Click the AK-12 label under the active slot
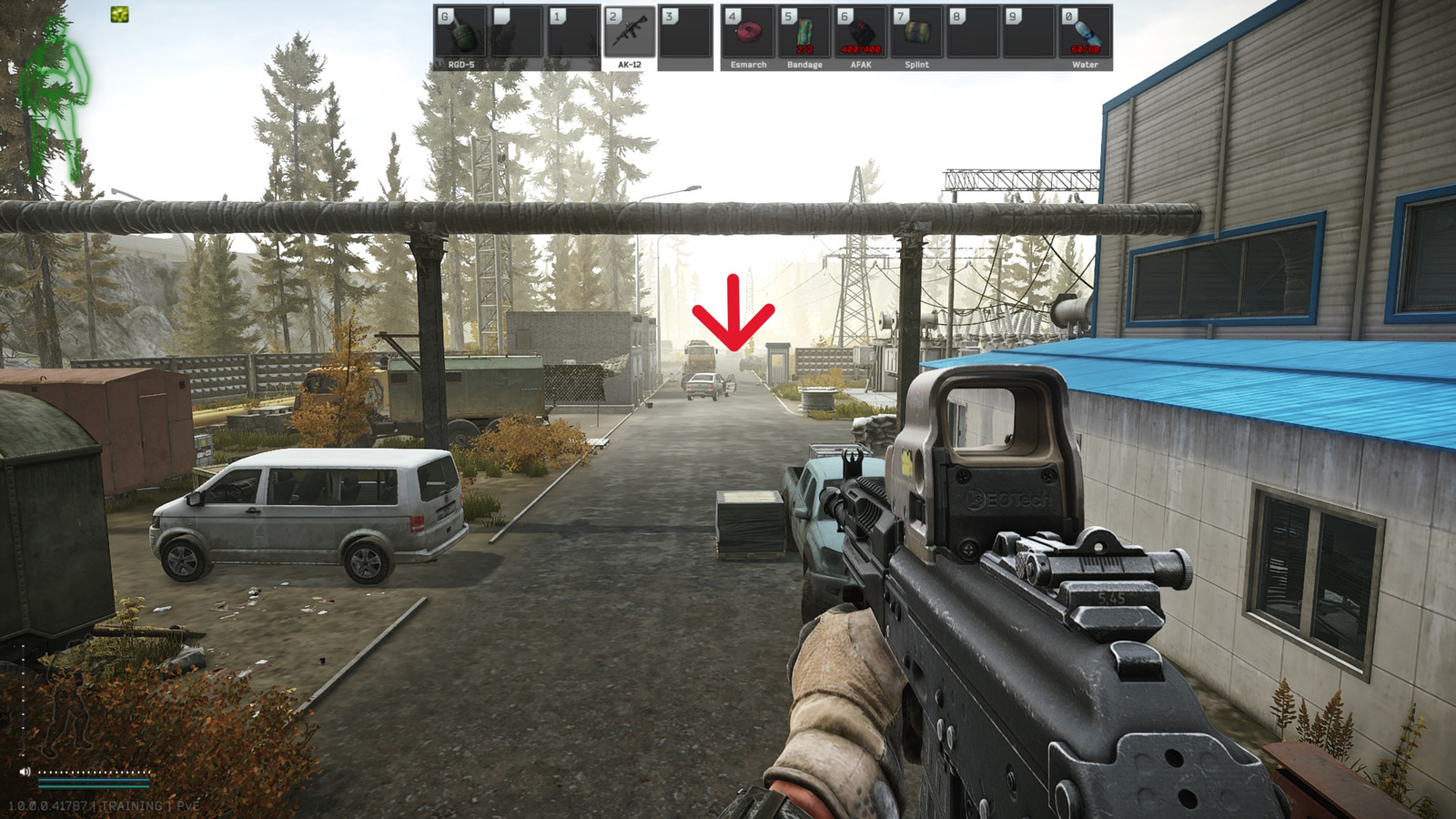Screen dimensions: 1456x819 click(x=630, y=64)
